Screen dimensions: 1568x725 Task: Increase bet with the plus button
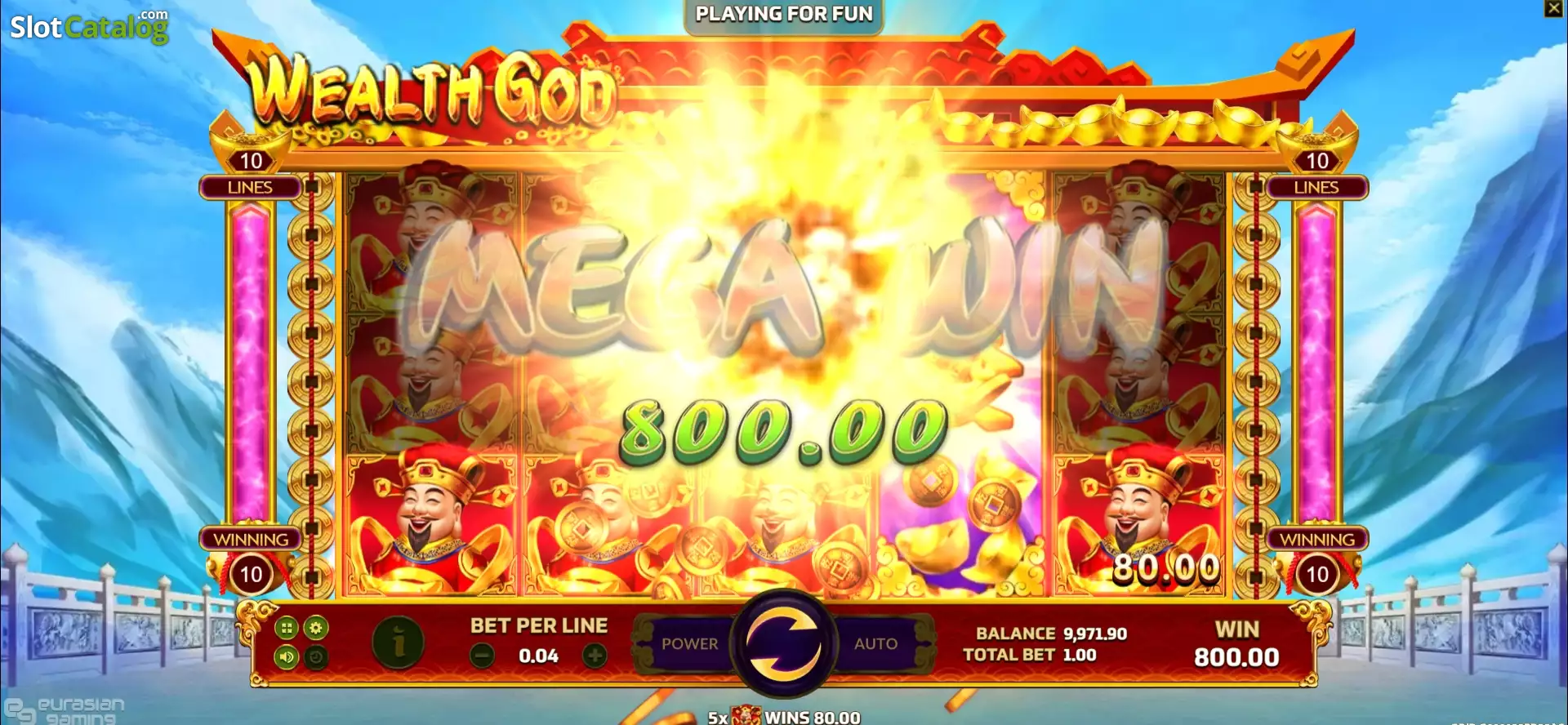click(595, 656)
